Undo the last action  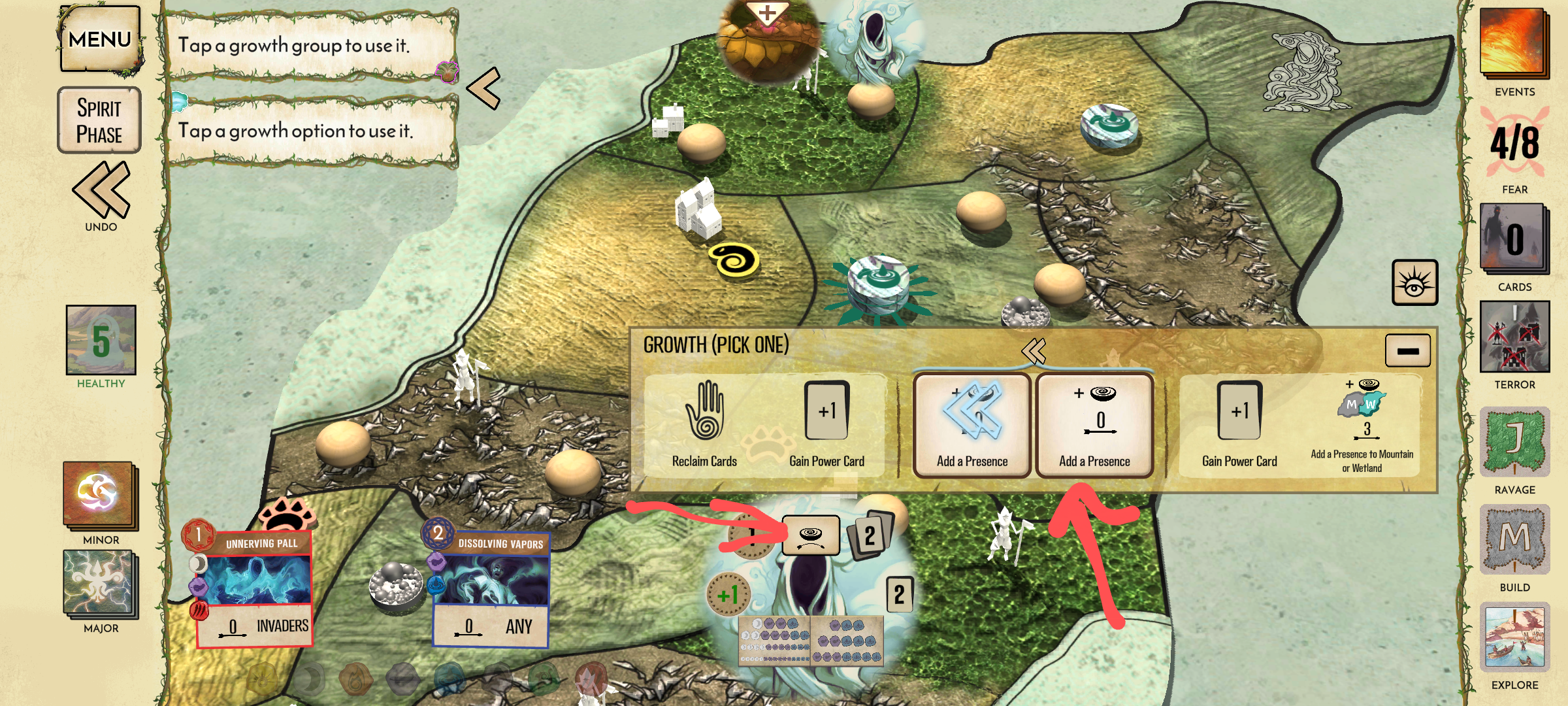101,193
